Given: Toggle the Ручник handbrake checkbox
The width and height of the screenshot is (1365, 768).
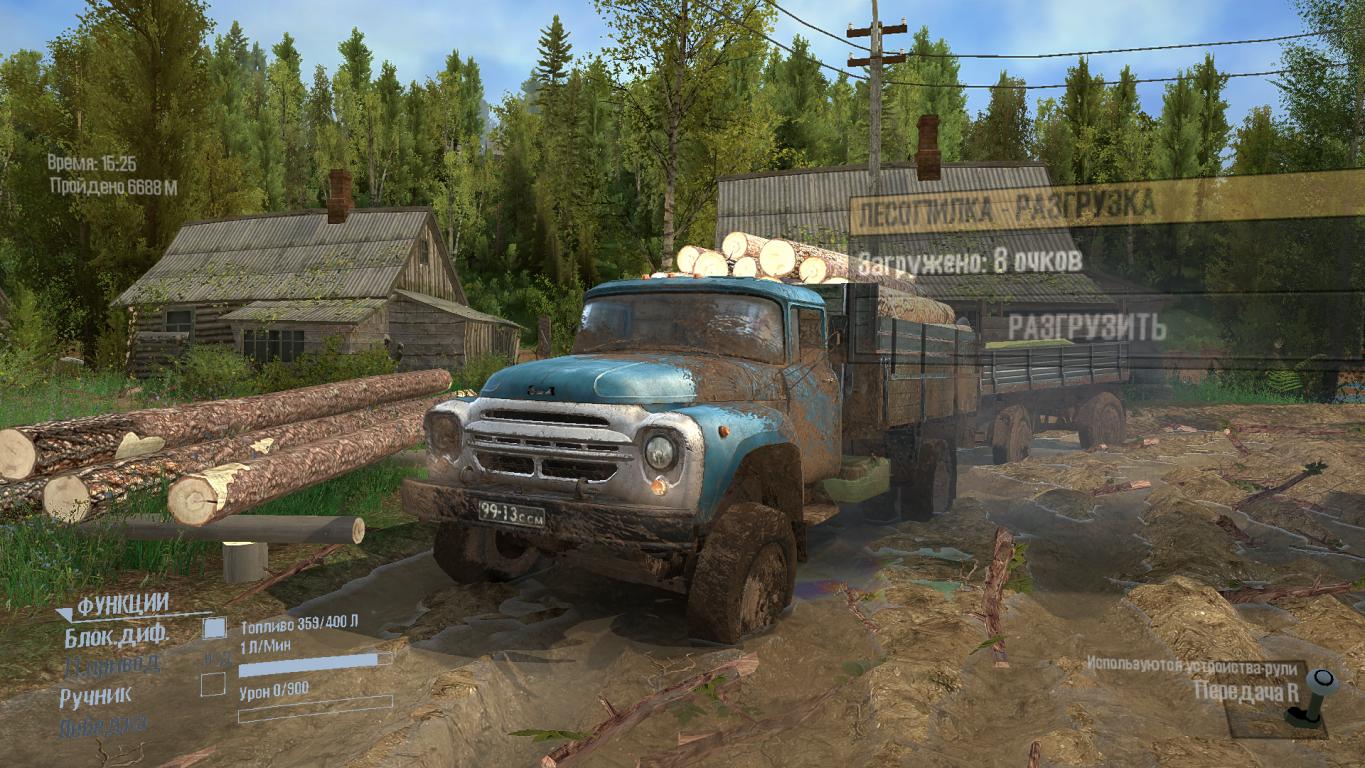Looking at the screenshot, I should [212, 685].
